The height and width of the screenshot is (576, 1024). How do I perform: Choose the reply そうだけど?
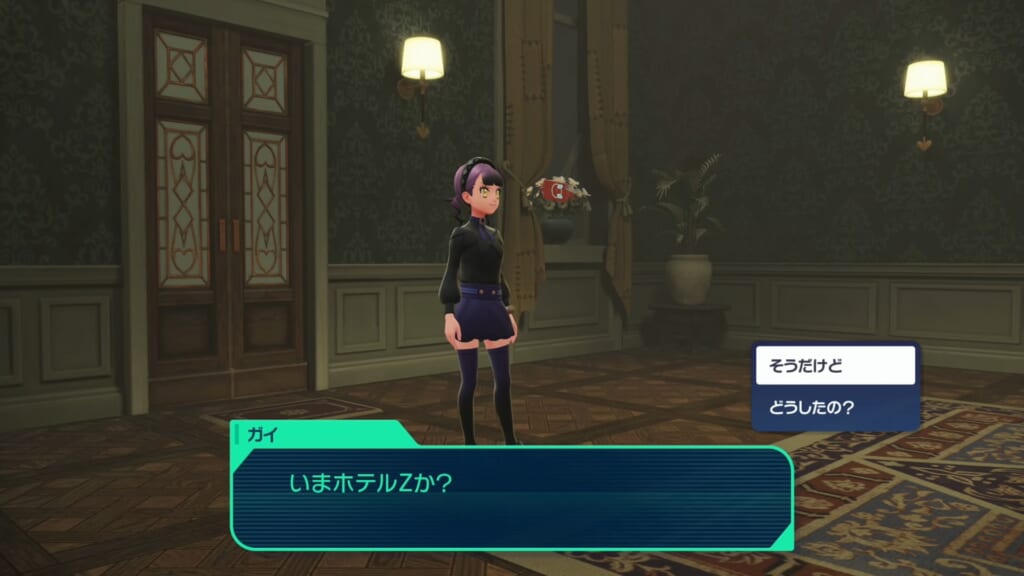[835, 366]
